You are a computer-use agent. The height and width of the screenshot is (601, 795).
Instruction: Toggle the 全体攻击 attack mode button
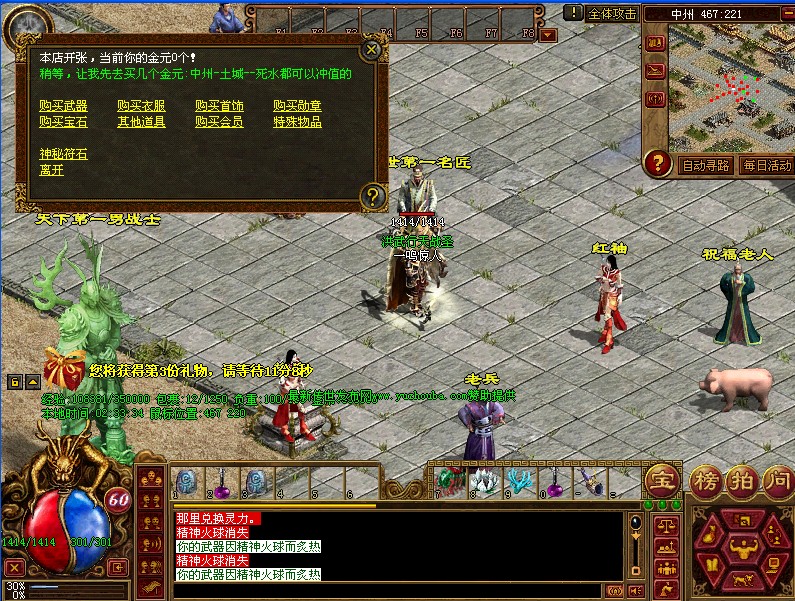click(612, 13)
